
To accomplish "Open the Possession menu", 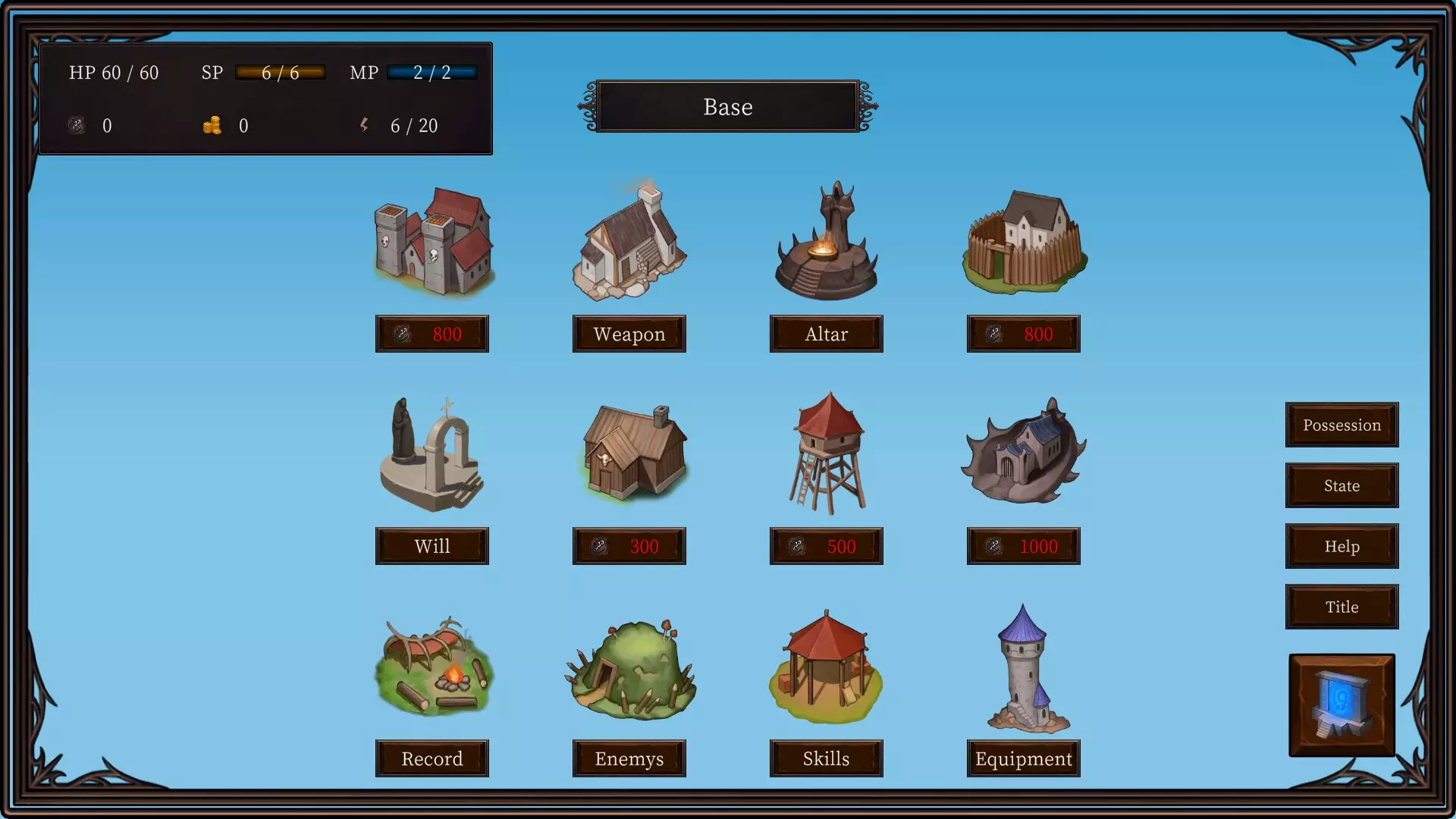I will (1341, 425).
